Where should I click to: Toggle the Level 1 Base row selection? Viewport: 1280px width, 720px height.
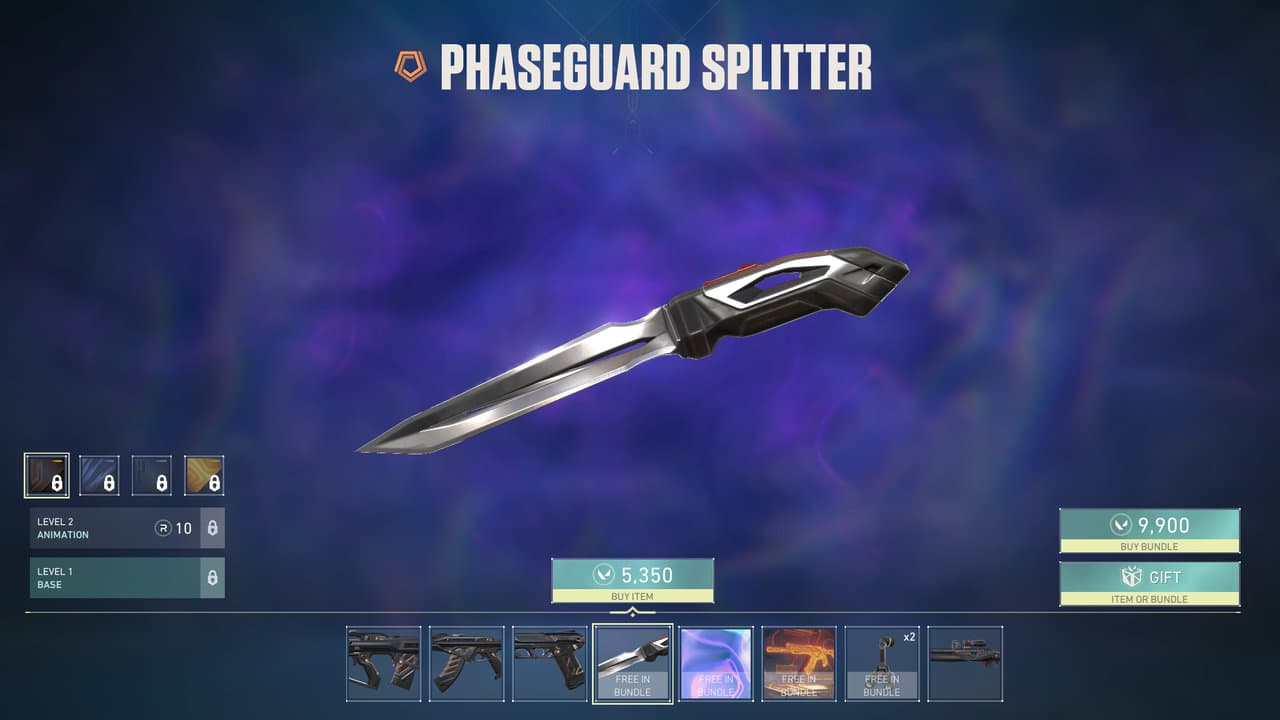[110, 578]
